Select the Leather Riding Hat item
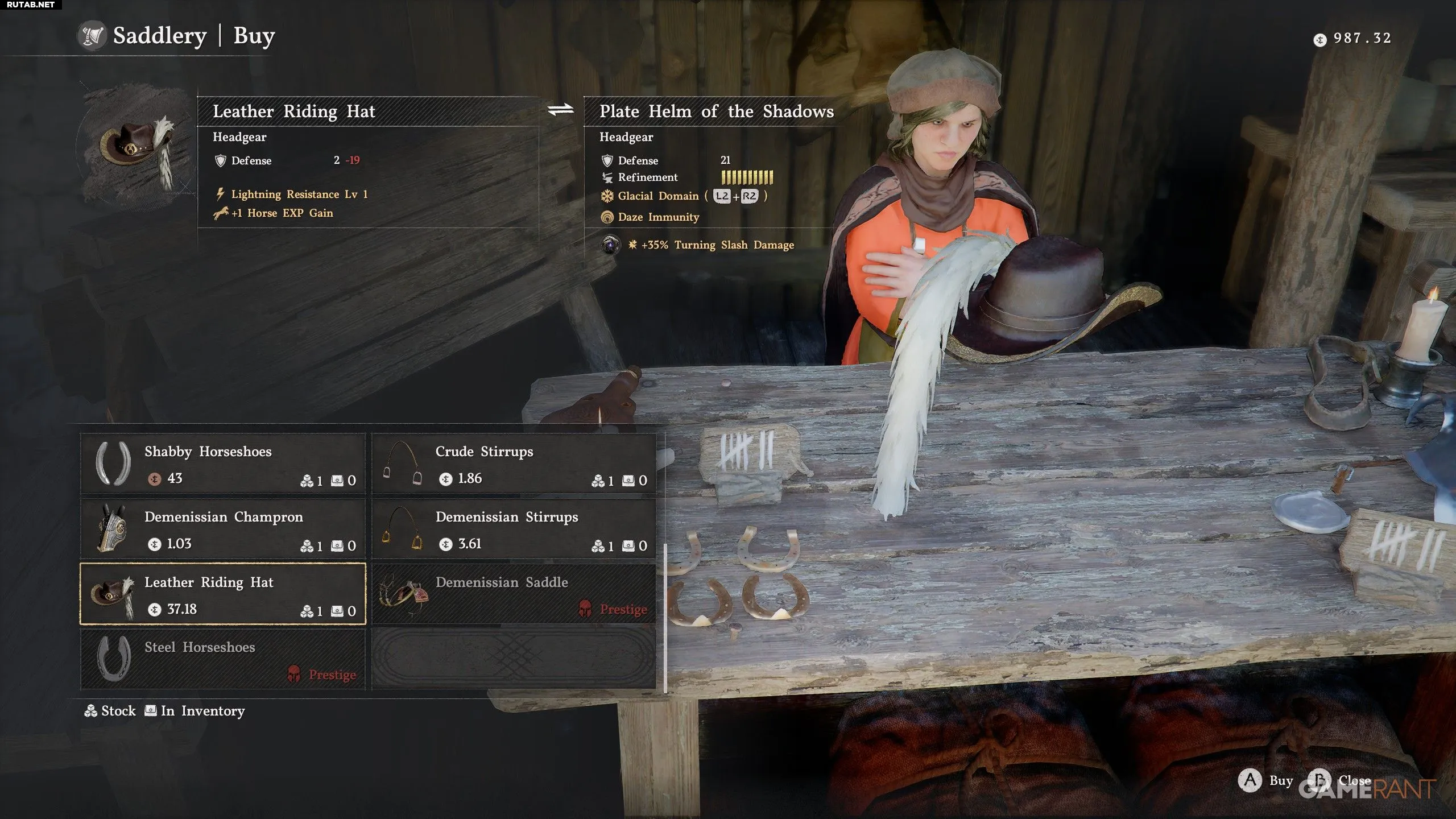 [x=223, y=594]
